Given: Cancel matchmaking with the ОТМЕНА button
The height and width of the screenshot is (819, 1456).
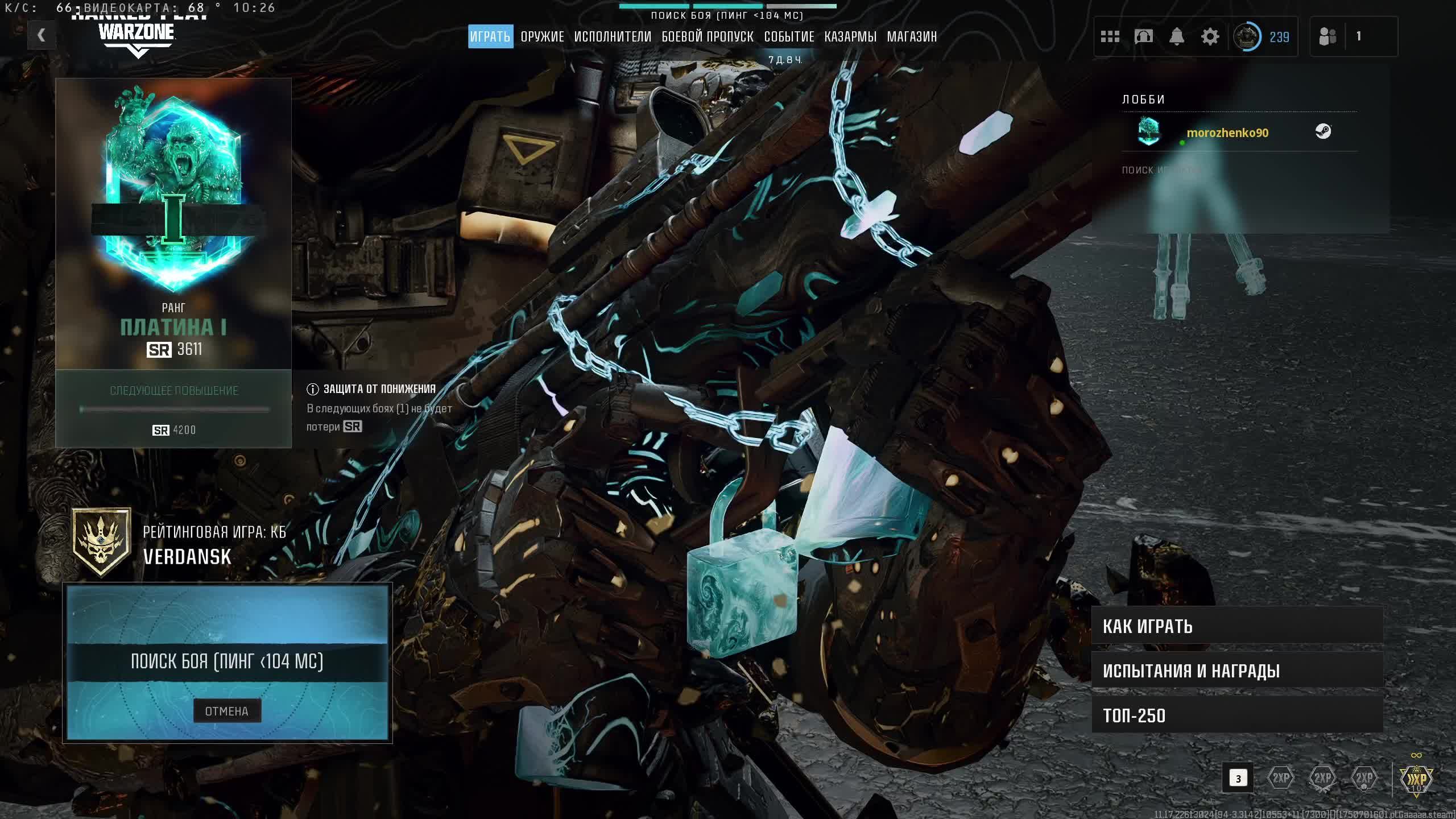Looking at the screenshot, I should (x=227, y=711).
